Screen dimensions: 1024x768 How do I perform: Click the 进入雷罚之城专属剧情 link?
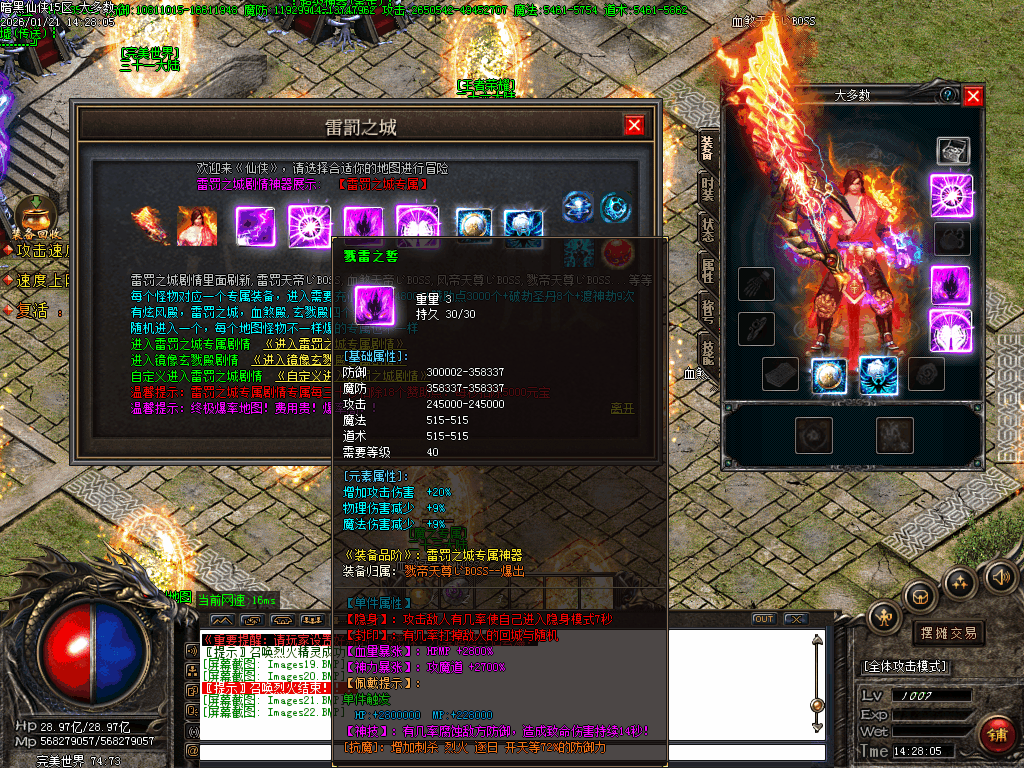(298, 343)
